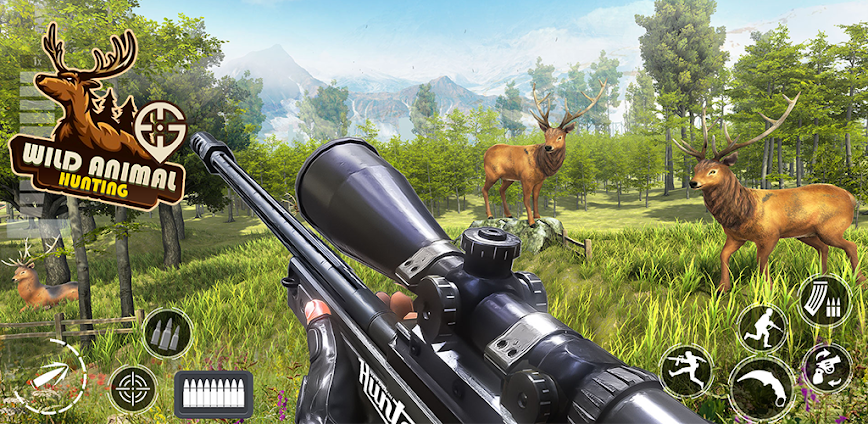Select the three-bullets ammo type icon
The width and height of the screenshot is (868, 424).
(167, 333)
